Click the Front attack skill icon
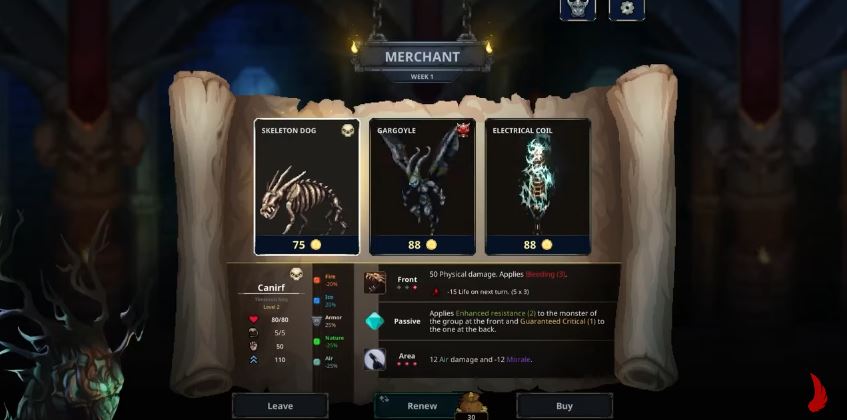The width and height of the screenshot is (847, 420). 375,282
